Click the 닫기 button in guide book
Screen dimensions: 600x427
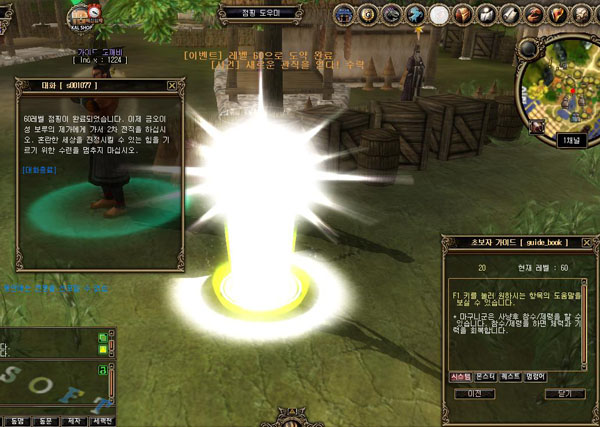[563, 394]
